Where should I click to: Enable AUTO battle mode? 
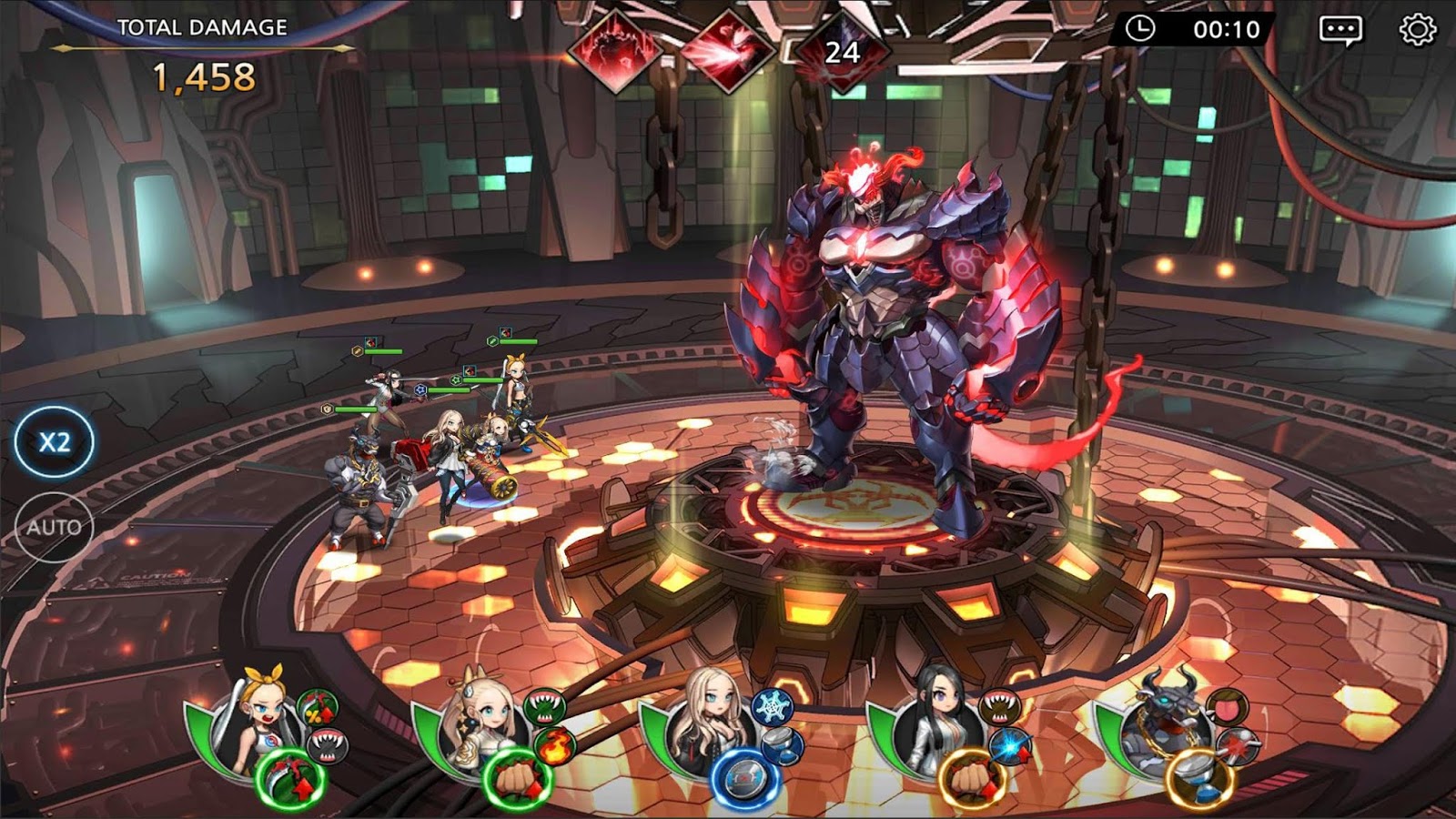point(56,524)
